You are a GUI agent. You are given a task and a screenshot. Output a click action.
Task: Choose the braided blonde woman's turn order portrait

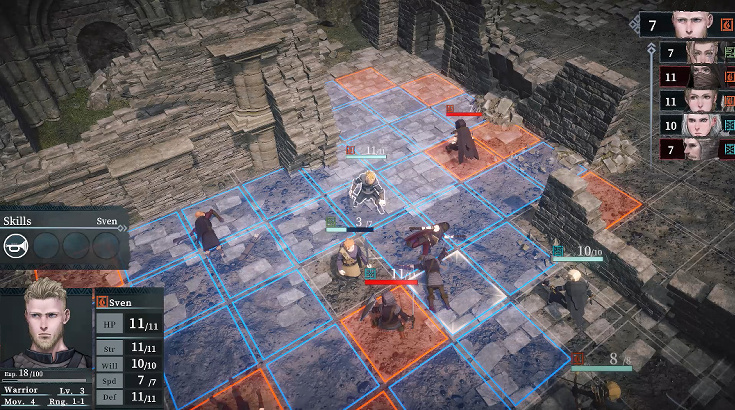point(698,52)
